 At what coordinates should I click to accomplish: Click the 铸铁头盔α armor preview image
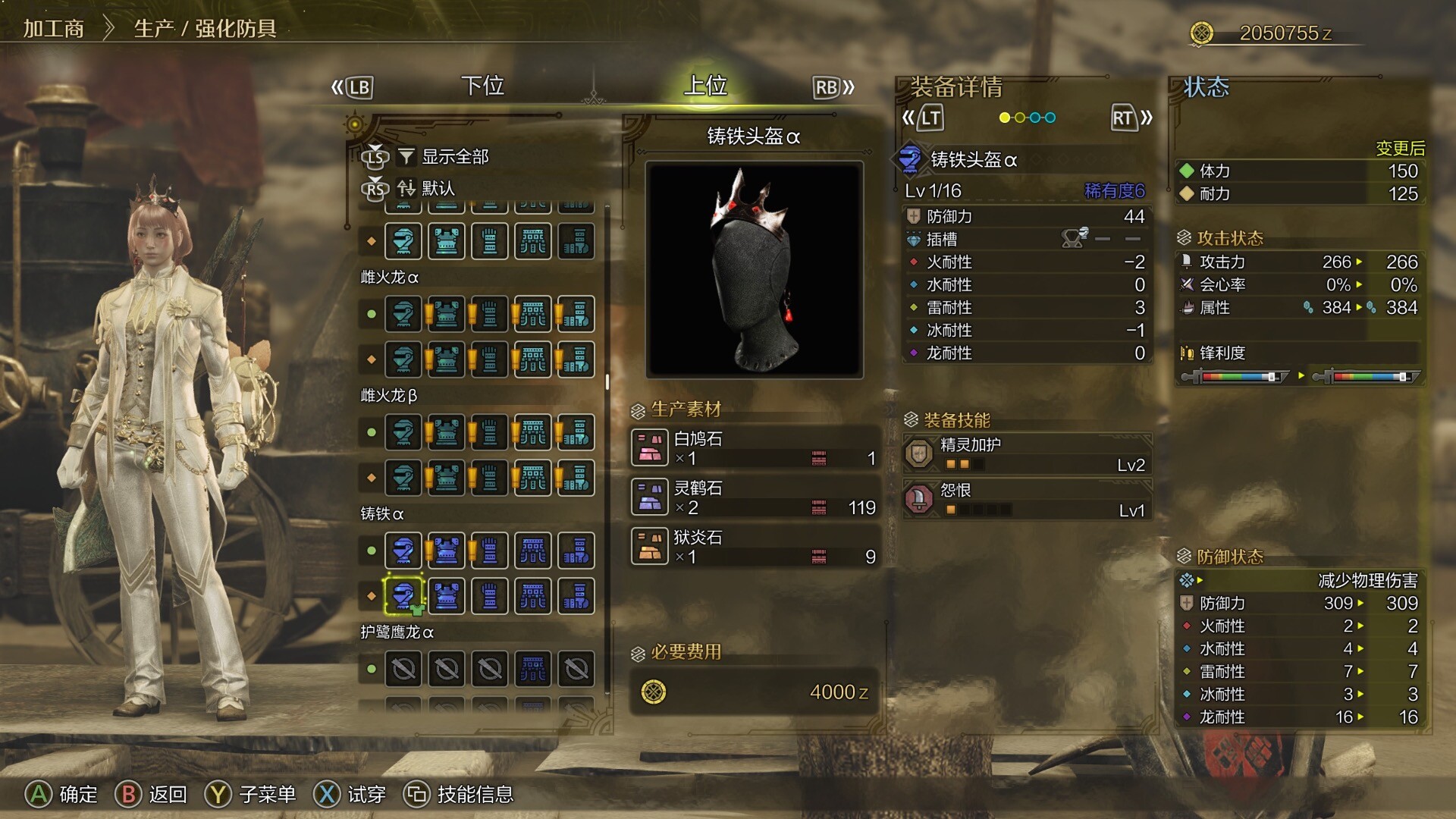[x=755, y=269]
